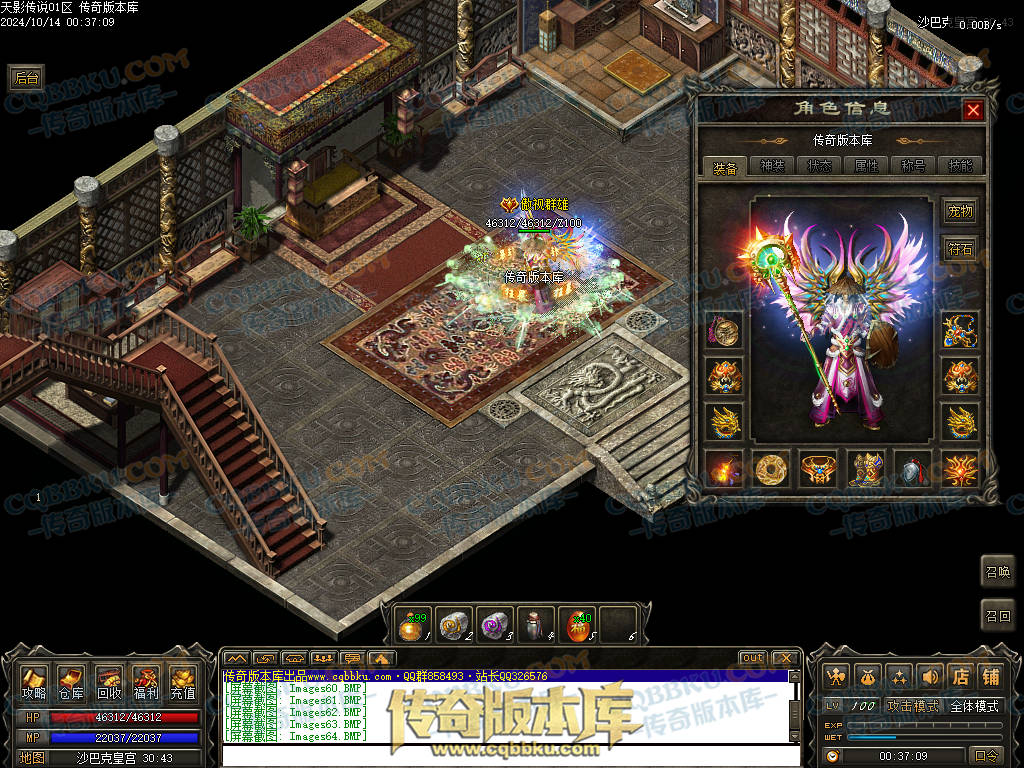1024x768 pixels.
Task: Switch to the 技能 skills tab
Action: pyautogui.click(x=959, y=167)
